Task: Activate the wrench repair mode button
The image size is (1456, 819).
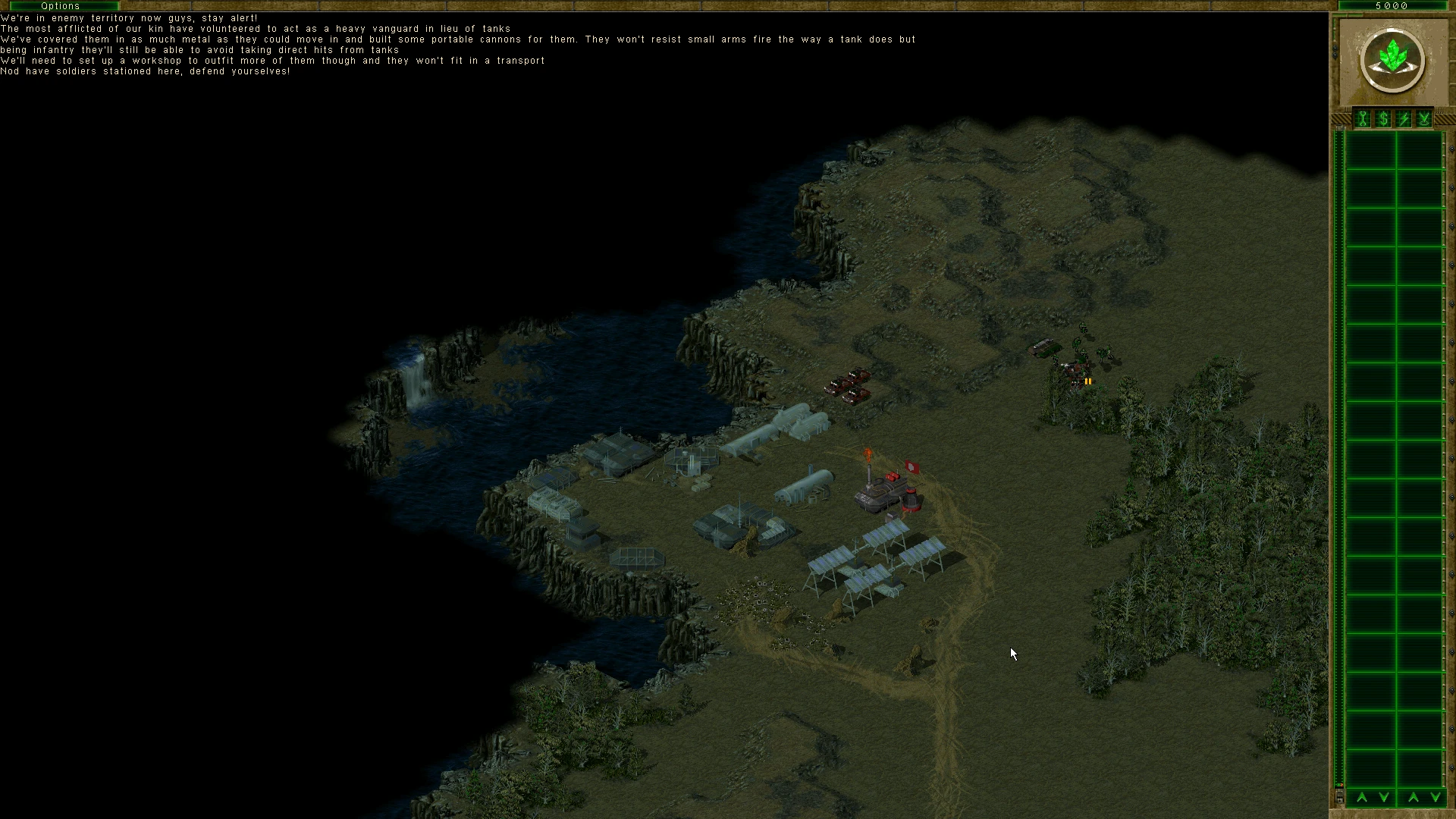Action: pyautogui.click(x=1363, y=119)
